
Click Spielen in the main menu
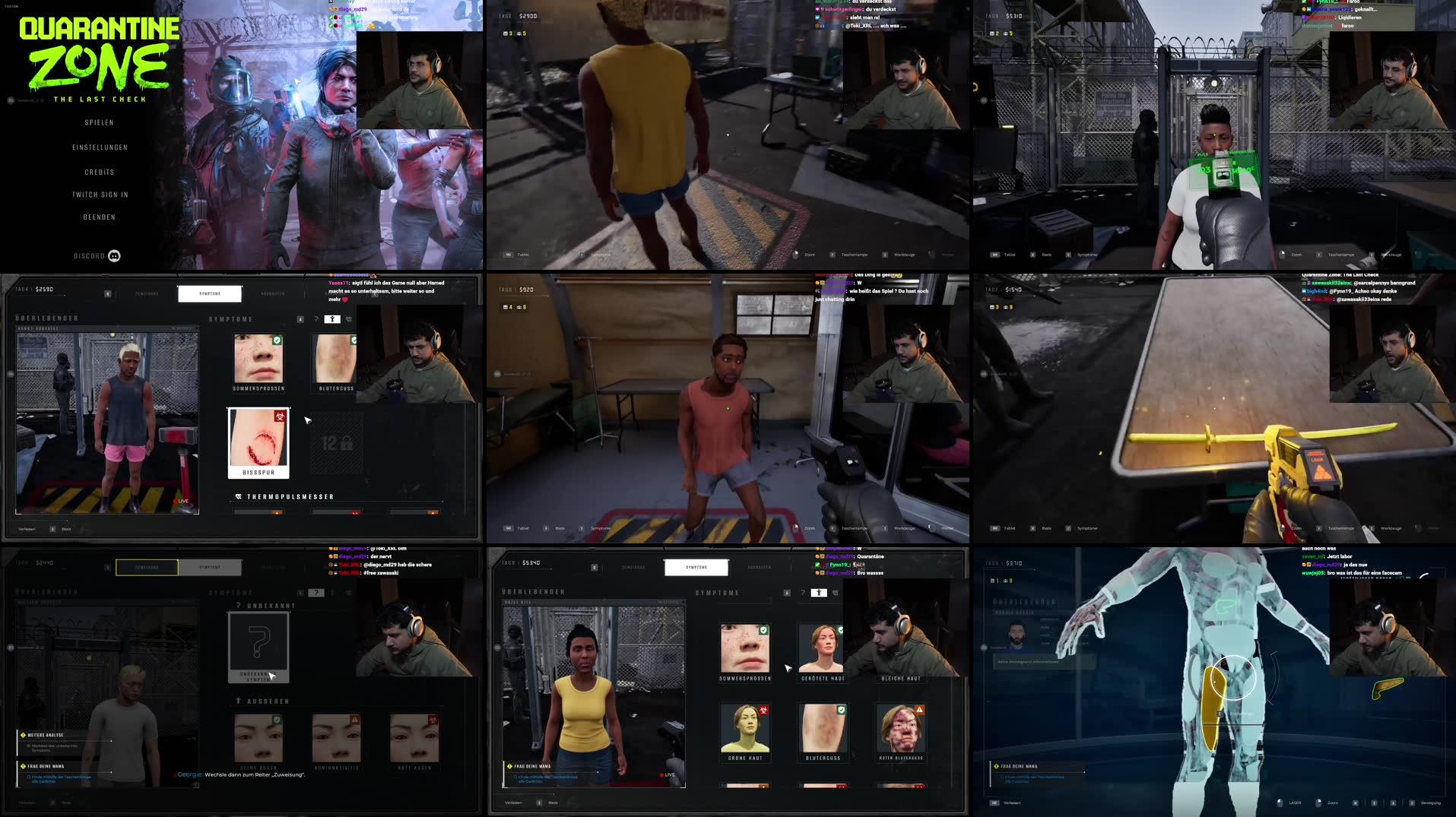click(x=100, y=122)
